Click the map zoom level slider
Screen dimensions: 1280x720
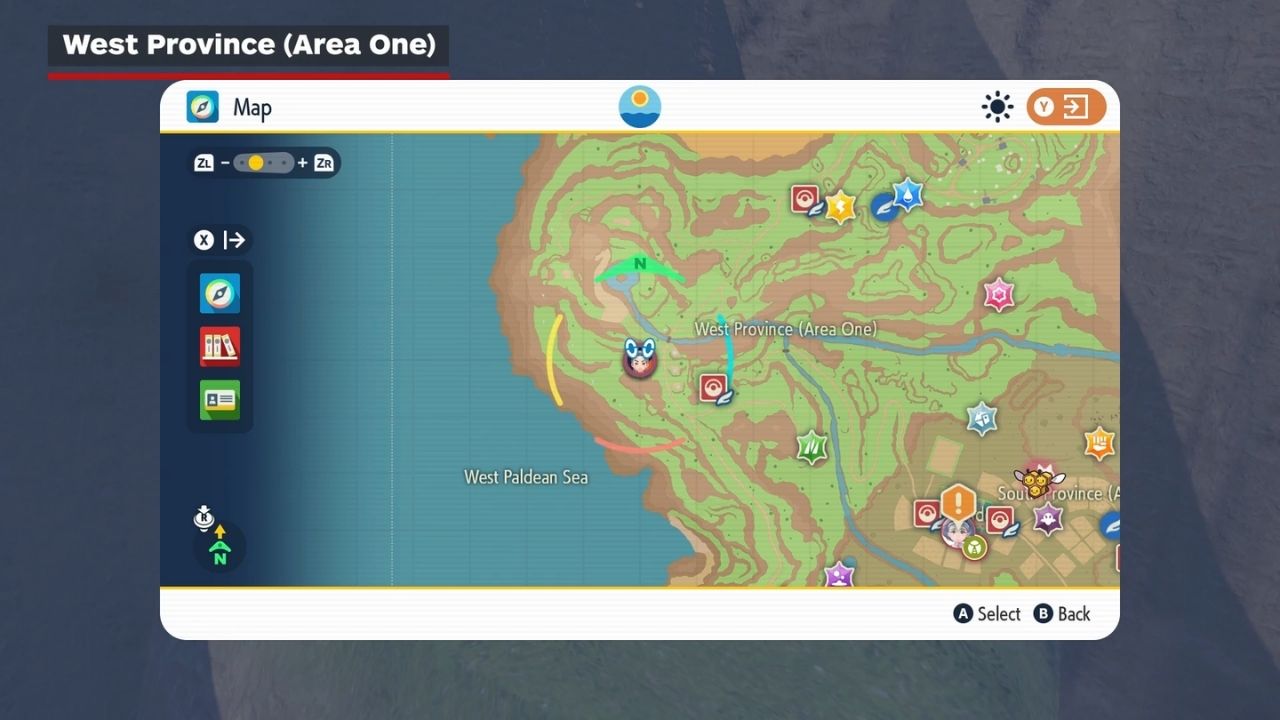pos(264,163)
